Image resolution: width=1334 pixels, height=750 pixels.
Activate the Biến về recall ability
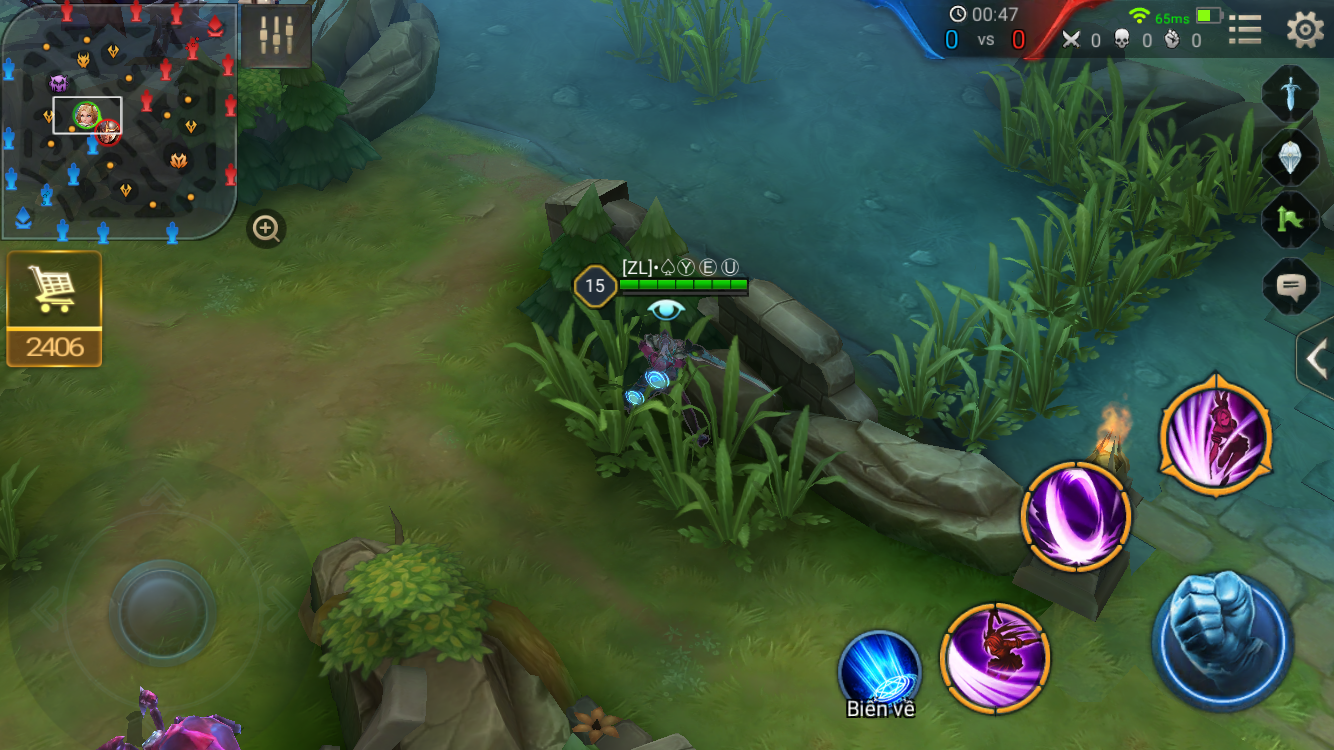(x=880, y=672)
